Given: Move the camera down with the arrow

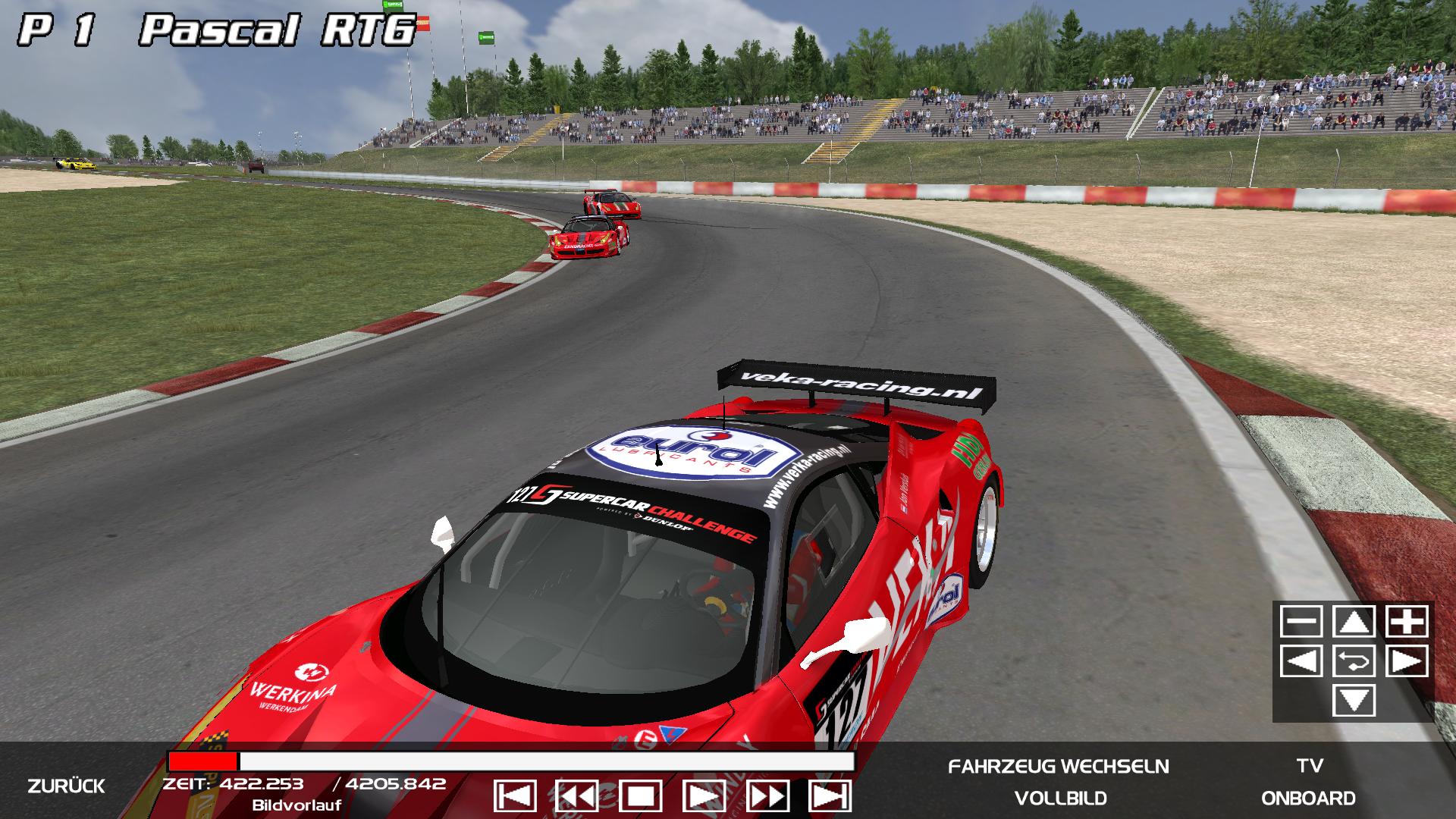Looking at the screenshot, I should click(1354, 701).
